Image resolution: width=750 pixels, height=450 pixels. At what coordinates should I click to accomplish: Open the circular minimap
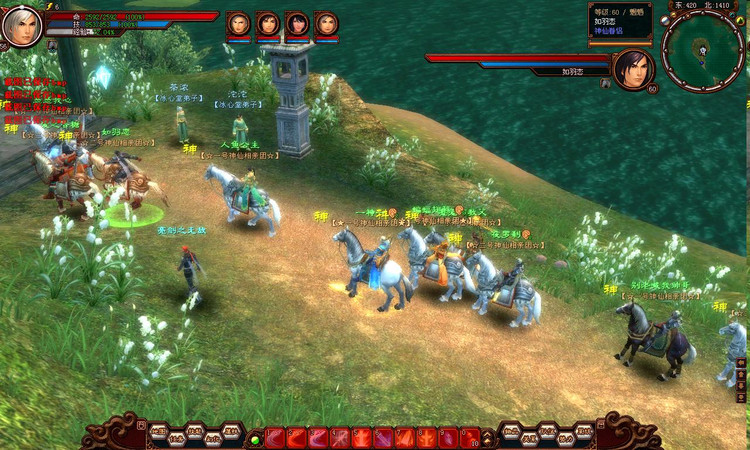(x=702, y=48)
